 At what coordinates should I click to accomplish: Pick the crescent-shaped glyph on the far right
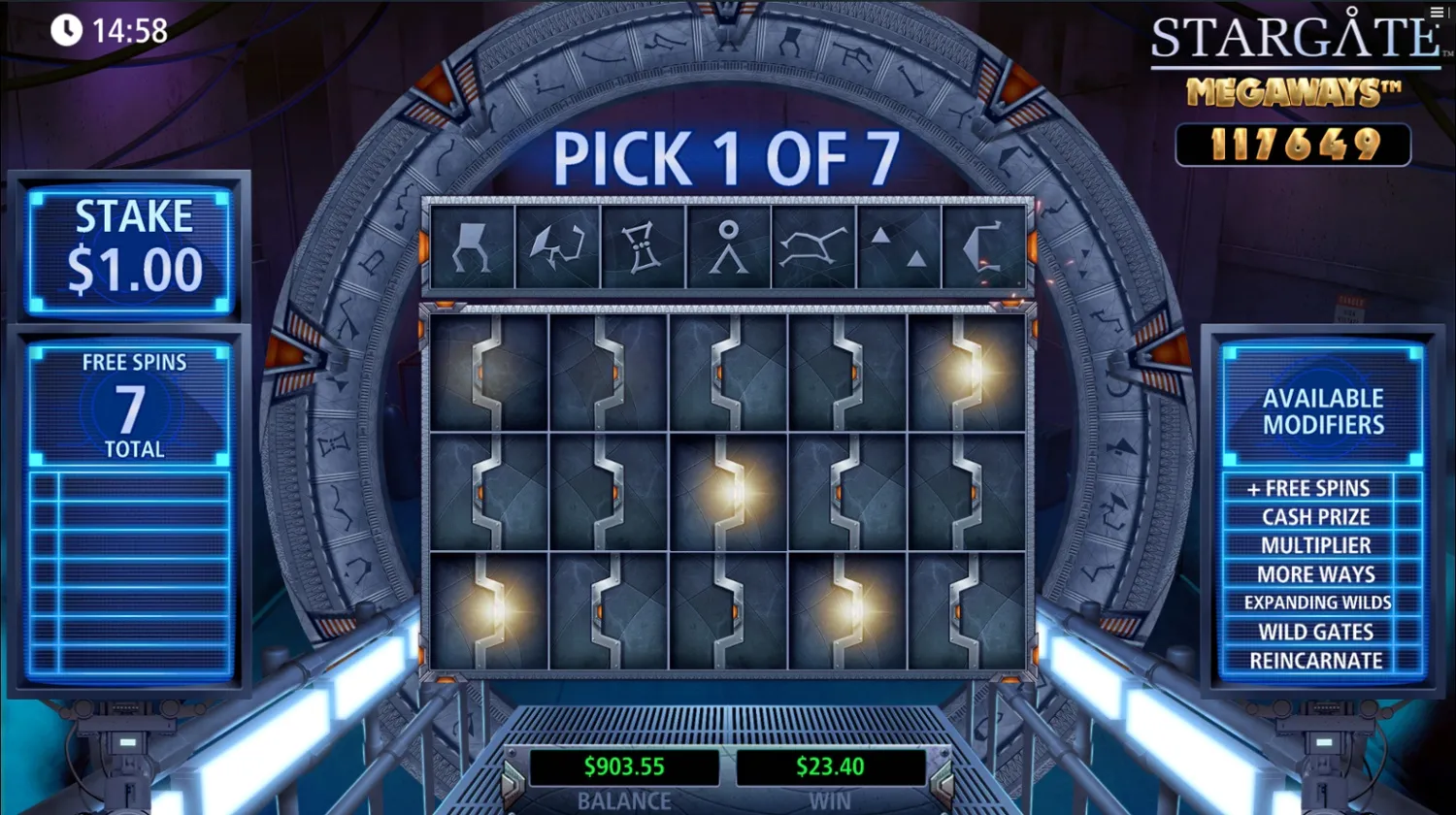[985, 245]
